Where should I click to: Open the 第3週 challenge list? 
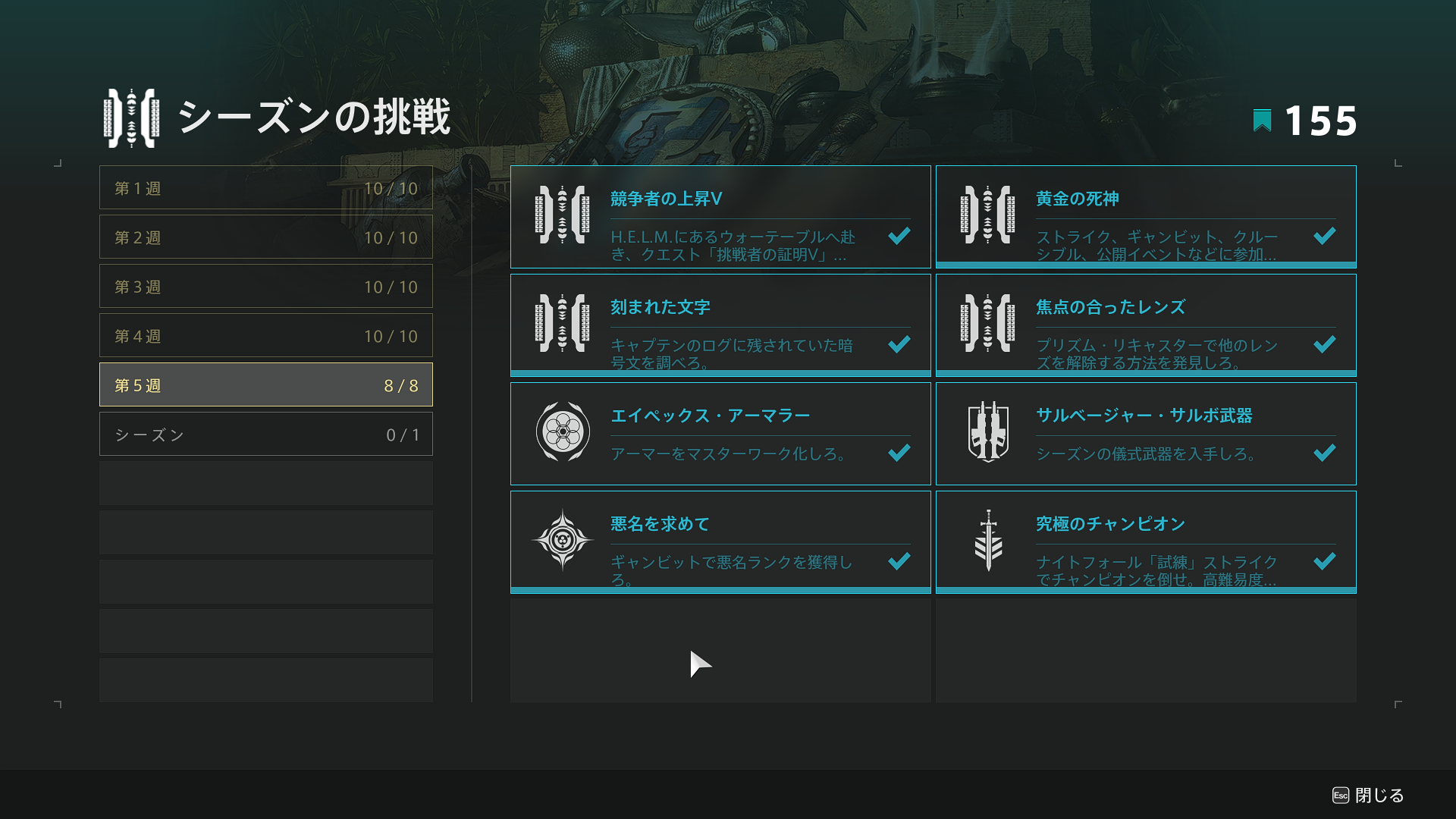(x=265, y=286)
